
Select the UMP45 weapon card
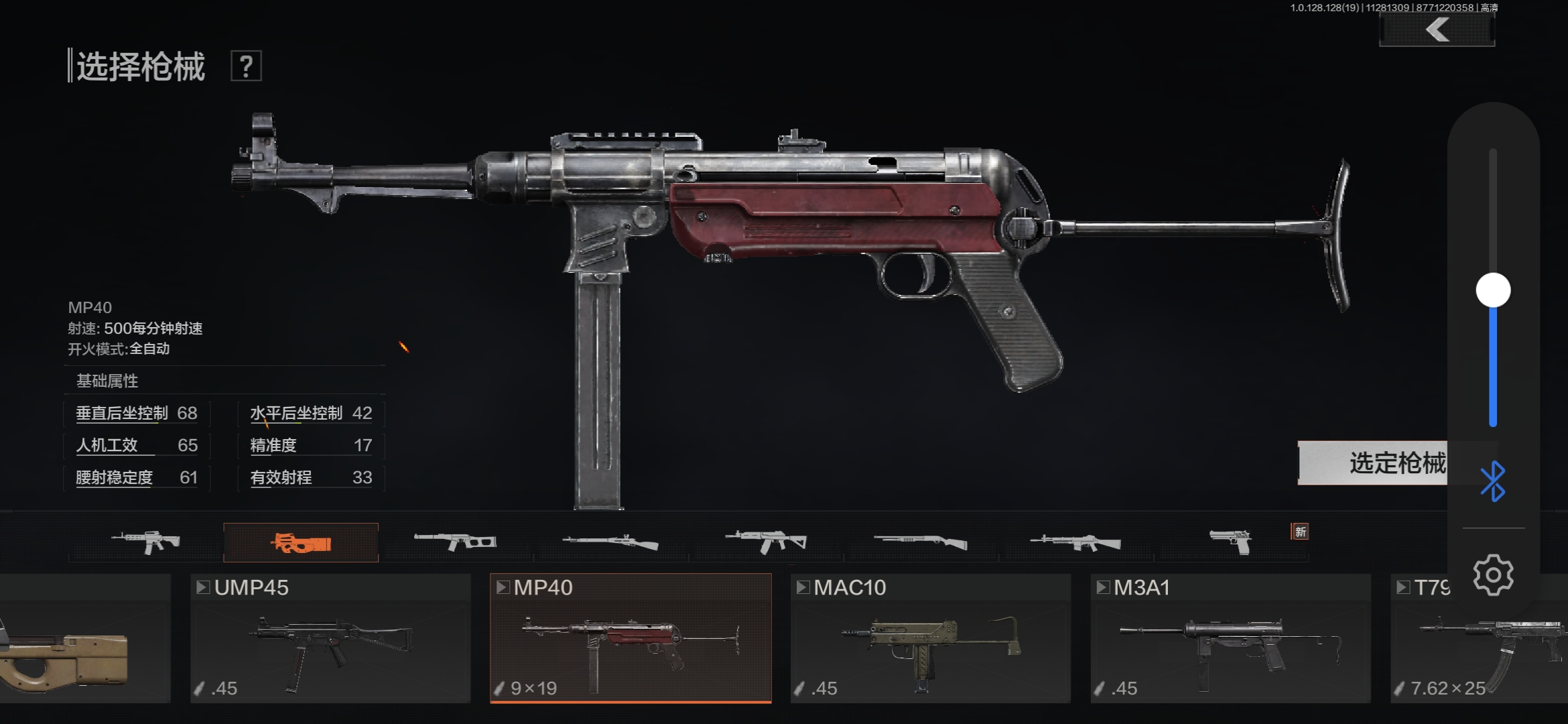coord(330,638)
